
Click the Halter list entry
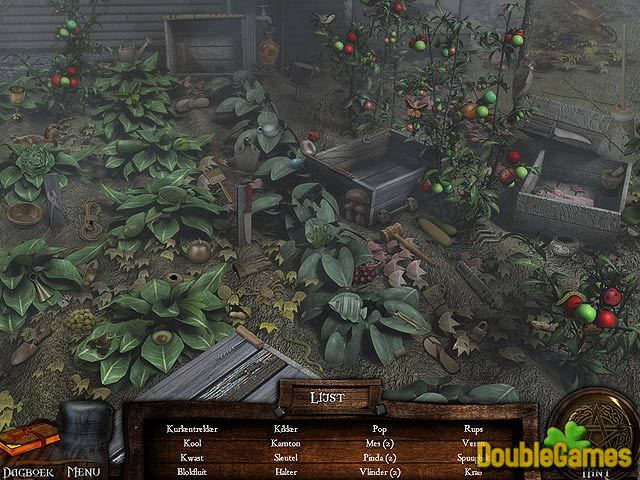(x=285, y=470)
